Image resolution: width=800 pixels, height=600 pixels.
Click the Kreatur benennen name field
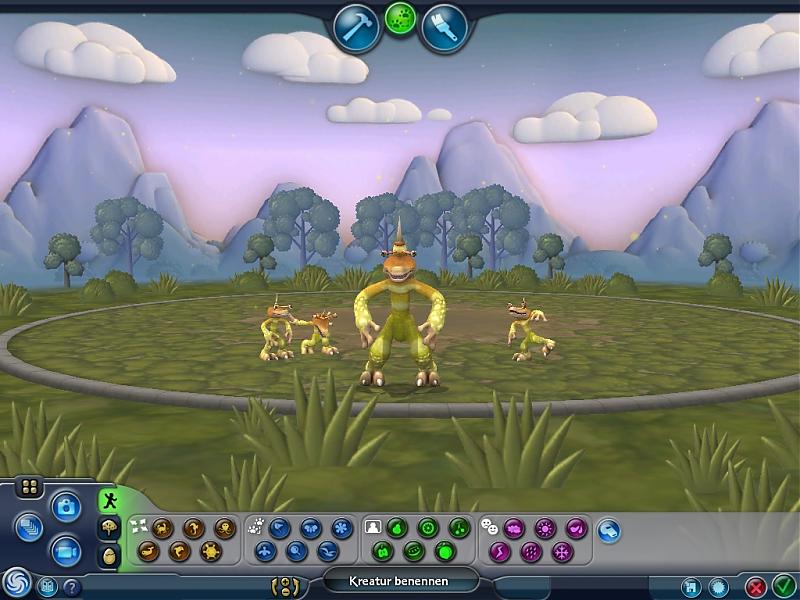tap(399, 581)
